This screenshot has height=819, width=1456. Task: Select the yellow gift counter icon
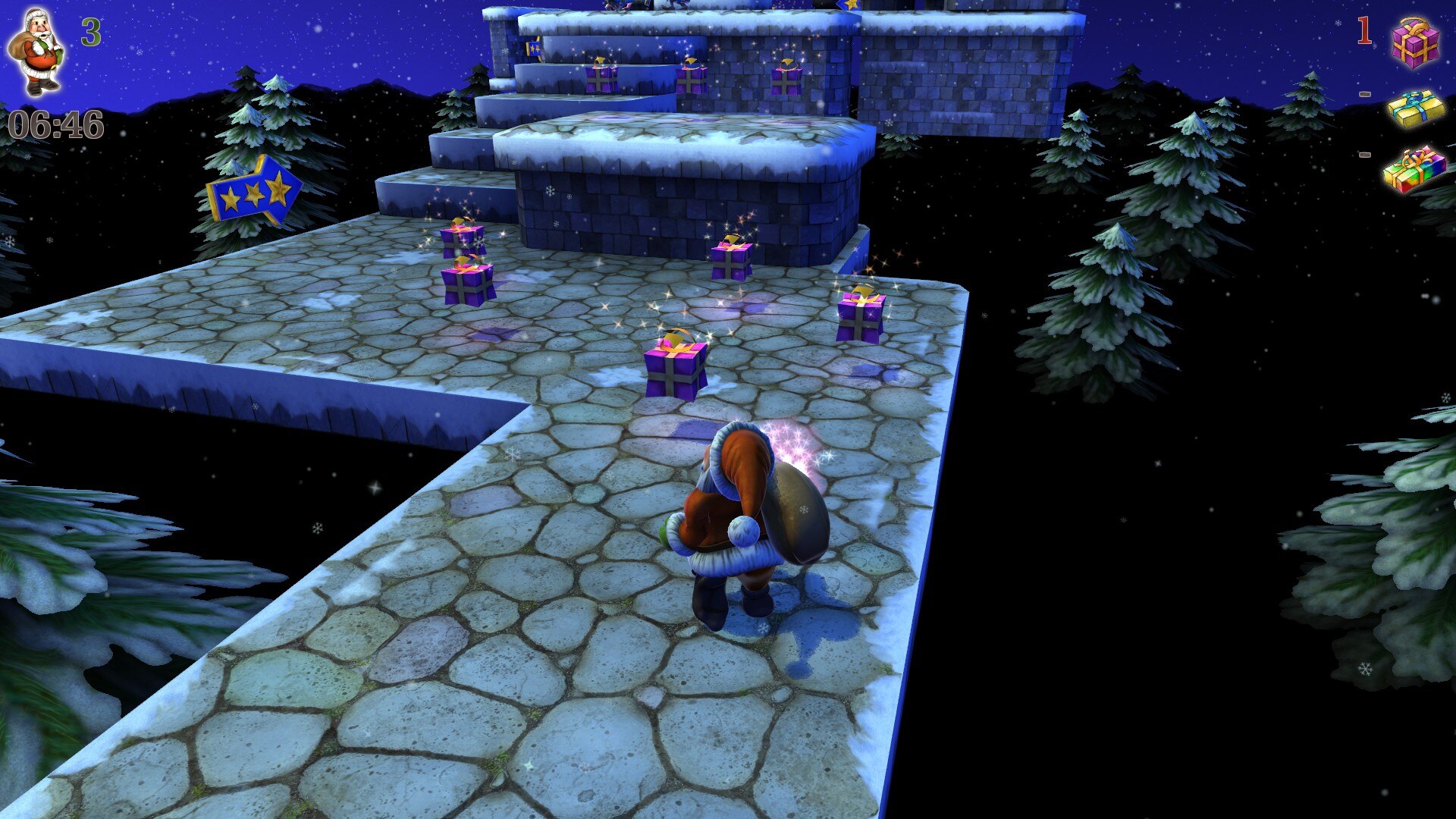tap(1416, 108)
